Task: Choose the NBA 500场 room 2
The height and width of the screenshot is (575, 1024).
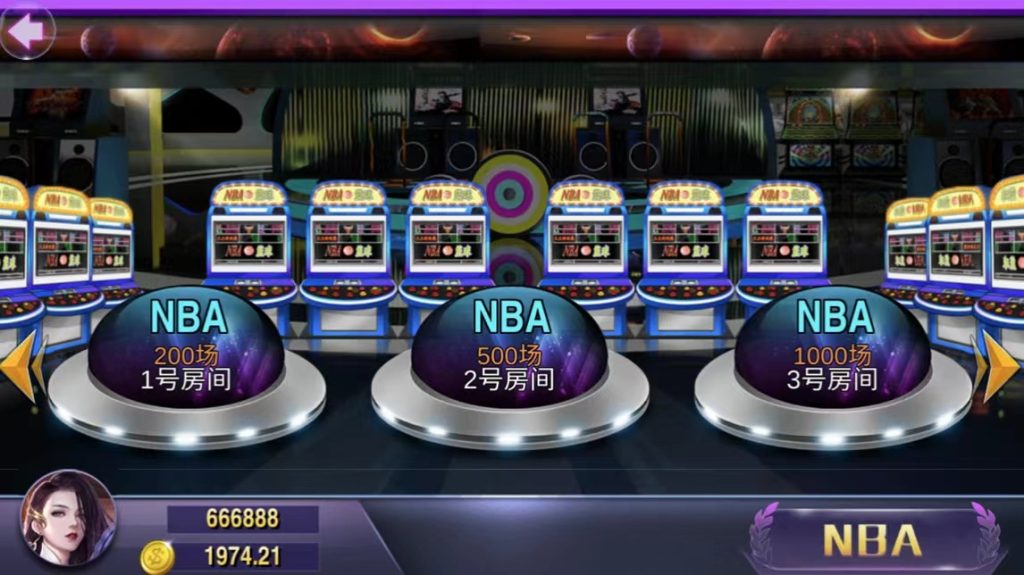Action: [x=511, y=348]
